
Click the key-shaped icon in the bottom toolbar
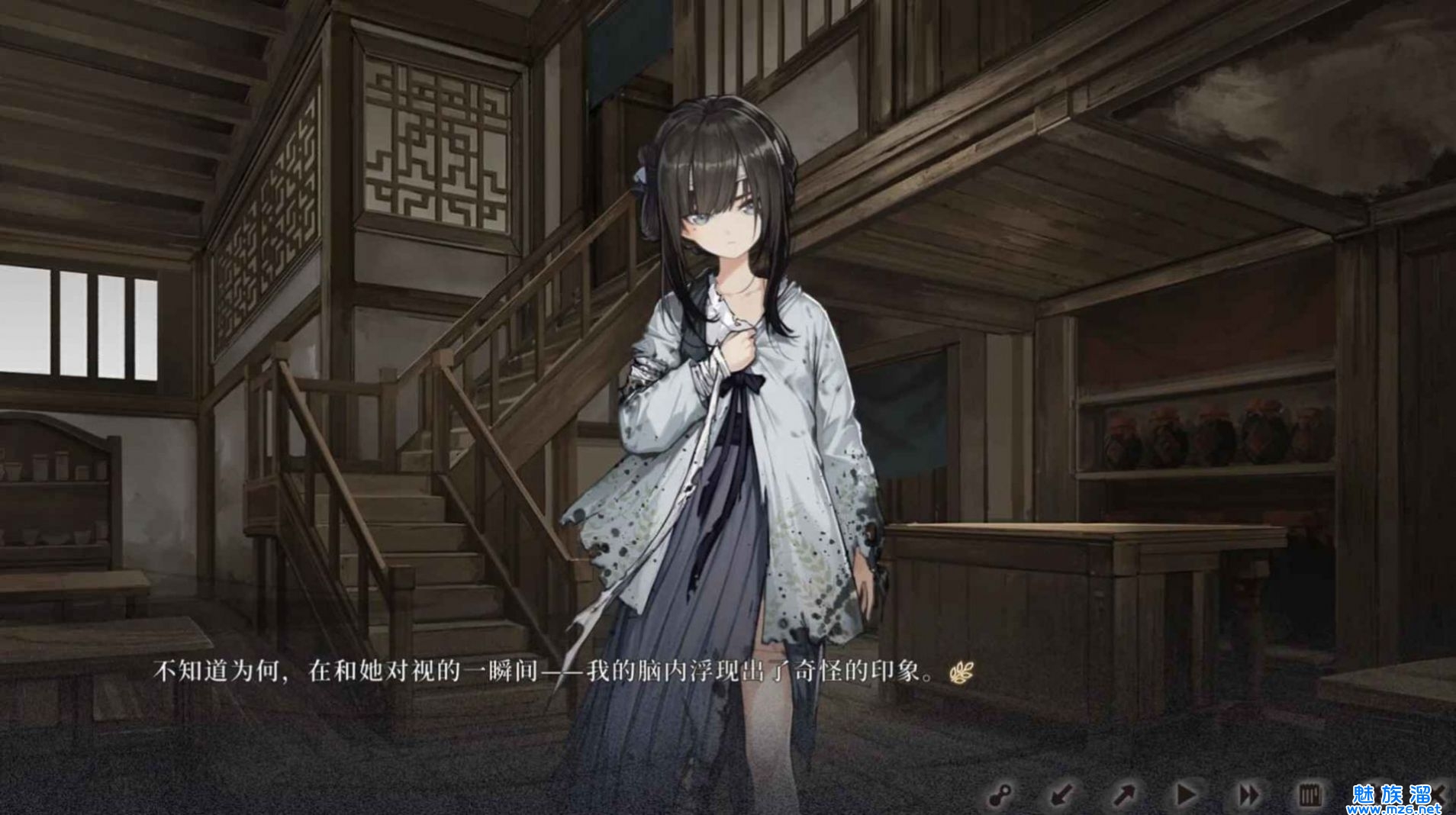1000,795
